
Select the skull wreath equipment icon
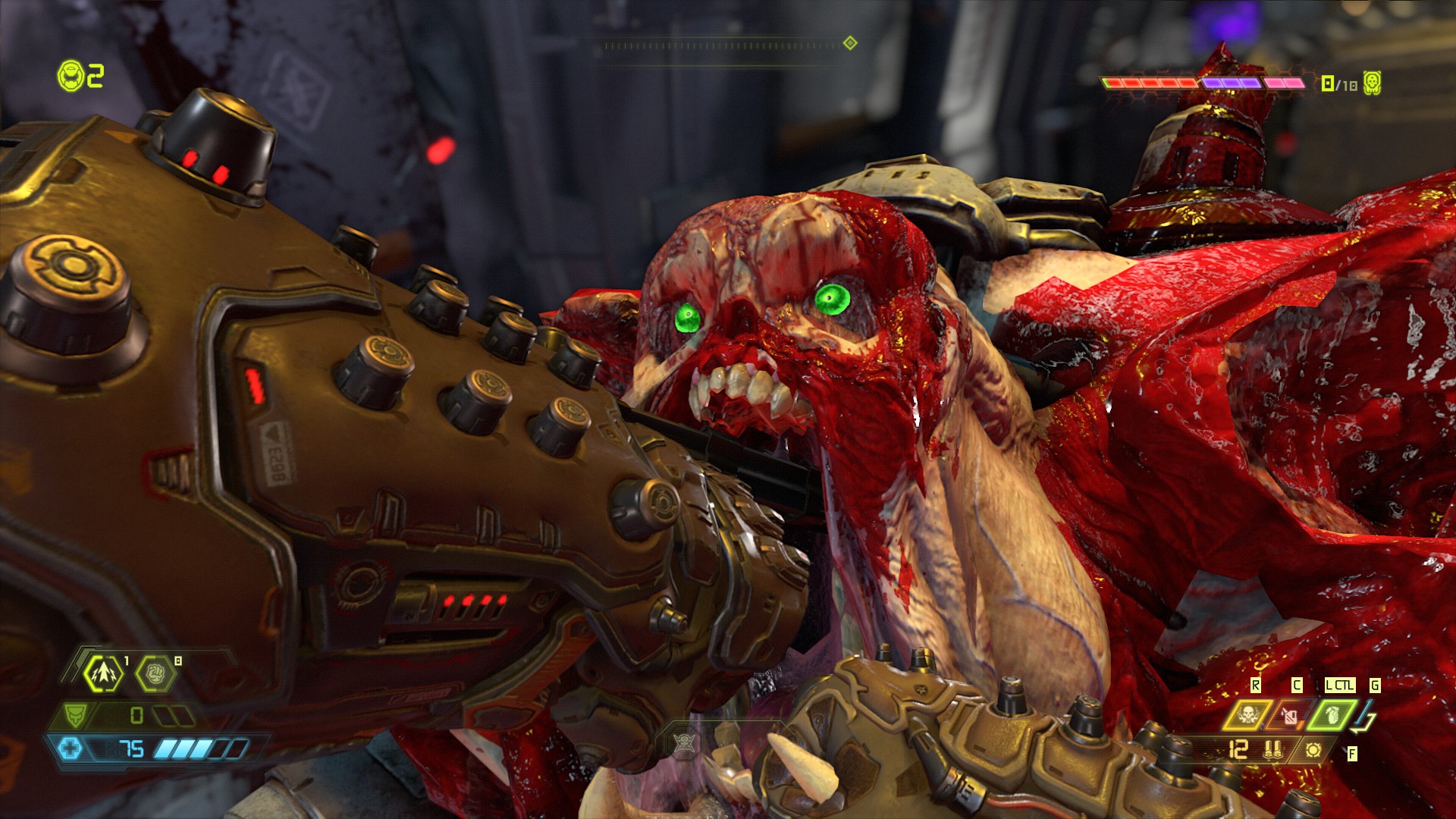point(1247,716)
